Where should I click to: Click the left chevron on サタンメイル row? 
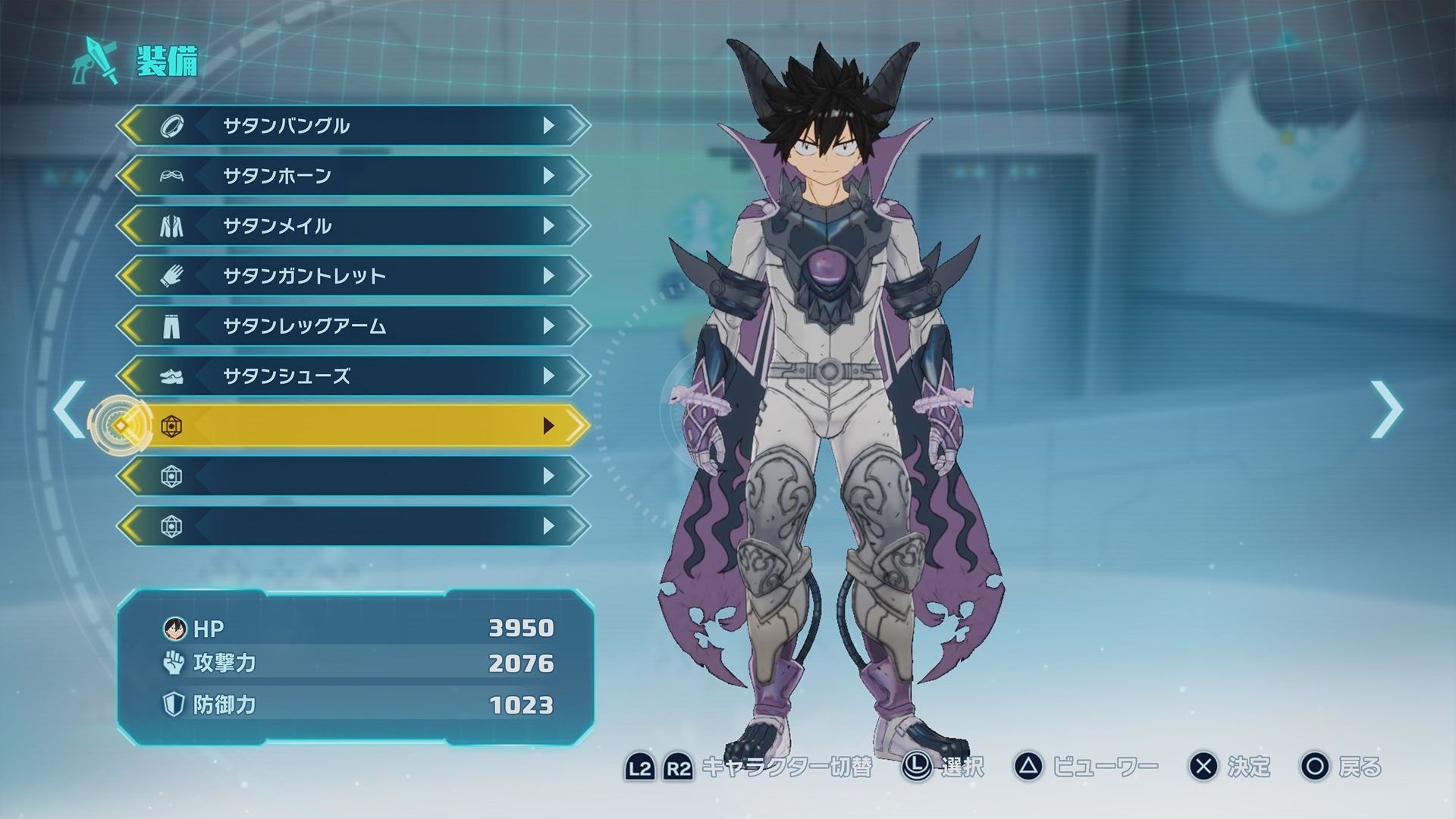[x=130, y=226]
